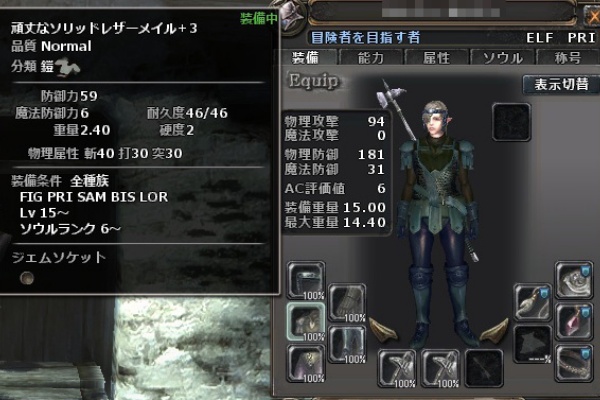This screenshot has height=400, width=600.
Task: Select the chain necklace slot
Action: [x=575, y=360]
